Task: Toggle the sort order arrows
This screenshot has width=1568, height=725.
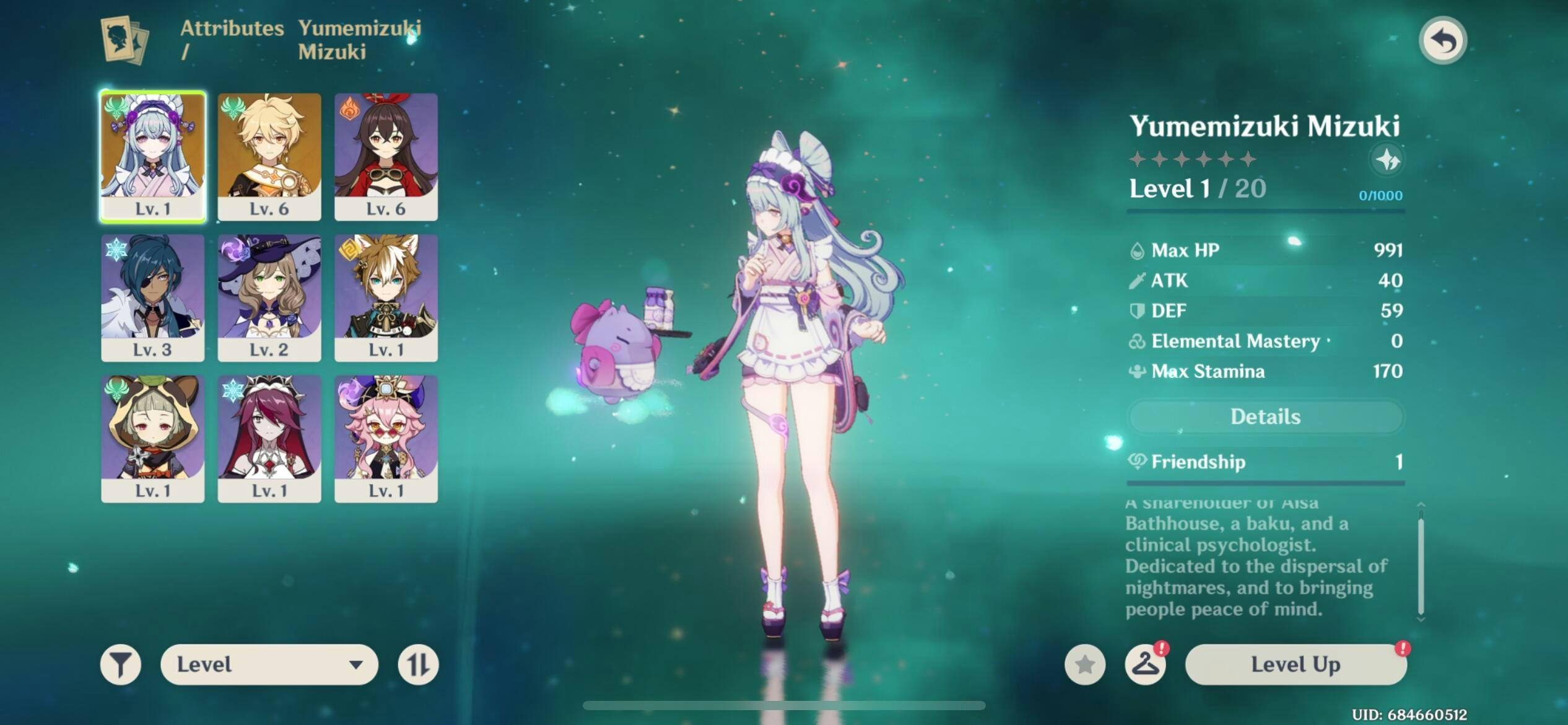Action: click(418, 665)
